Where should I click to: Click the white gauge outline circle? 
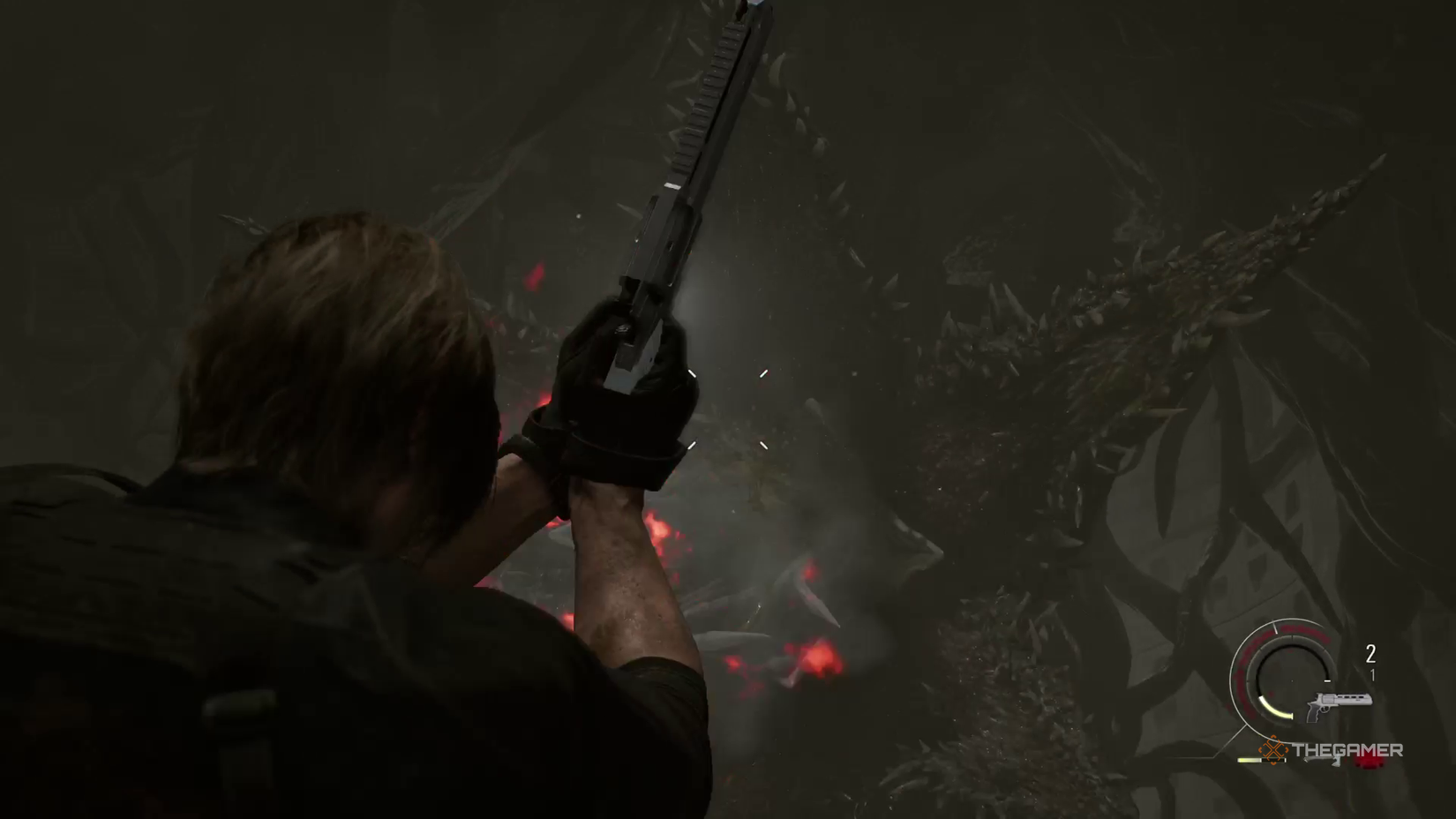point(1233,671)
